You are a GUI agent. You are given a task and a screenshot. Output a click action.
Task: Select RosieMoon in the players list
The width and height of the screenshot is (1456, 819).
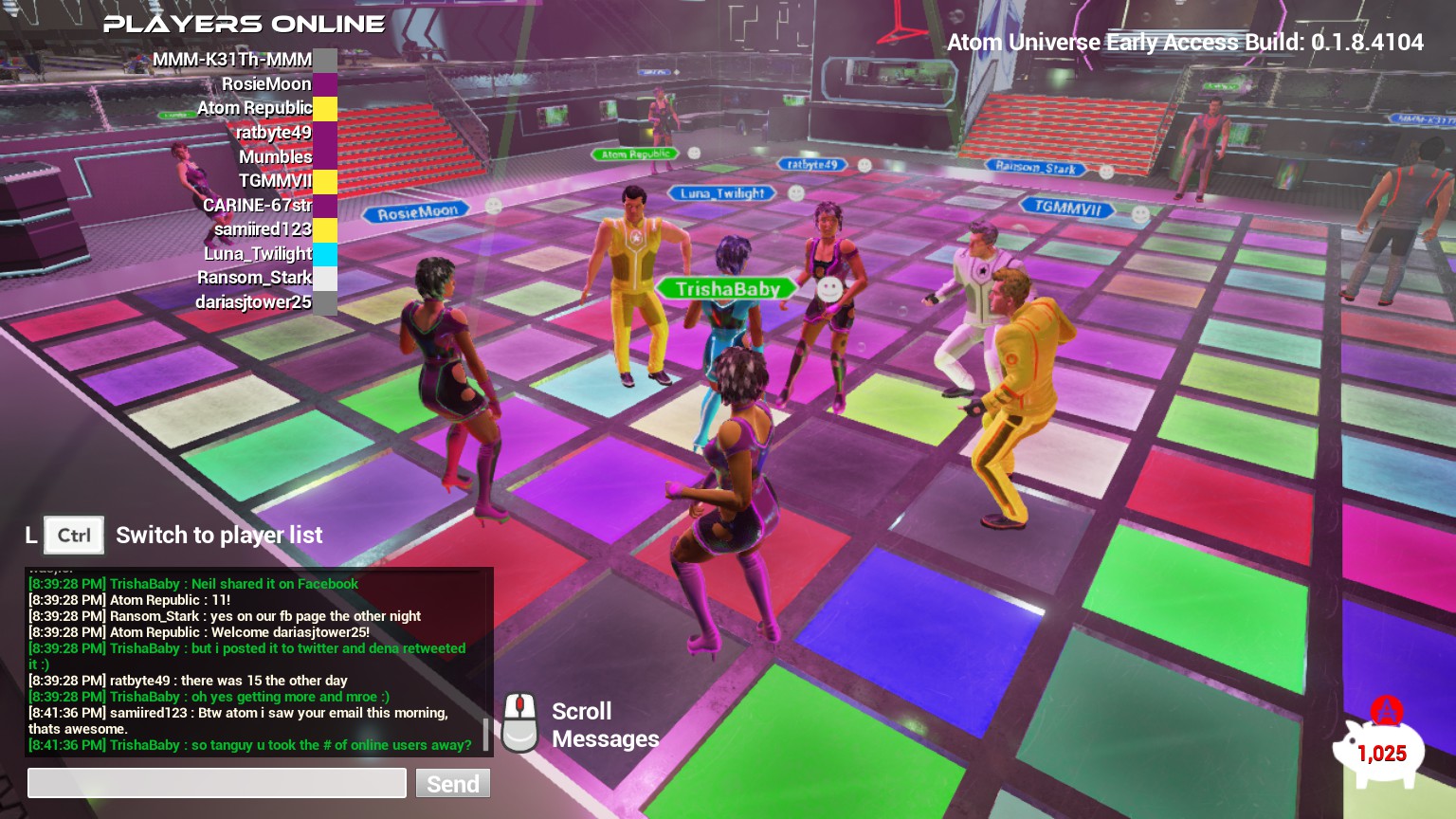point(266,84)
